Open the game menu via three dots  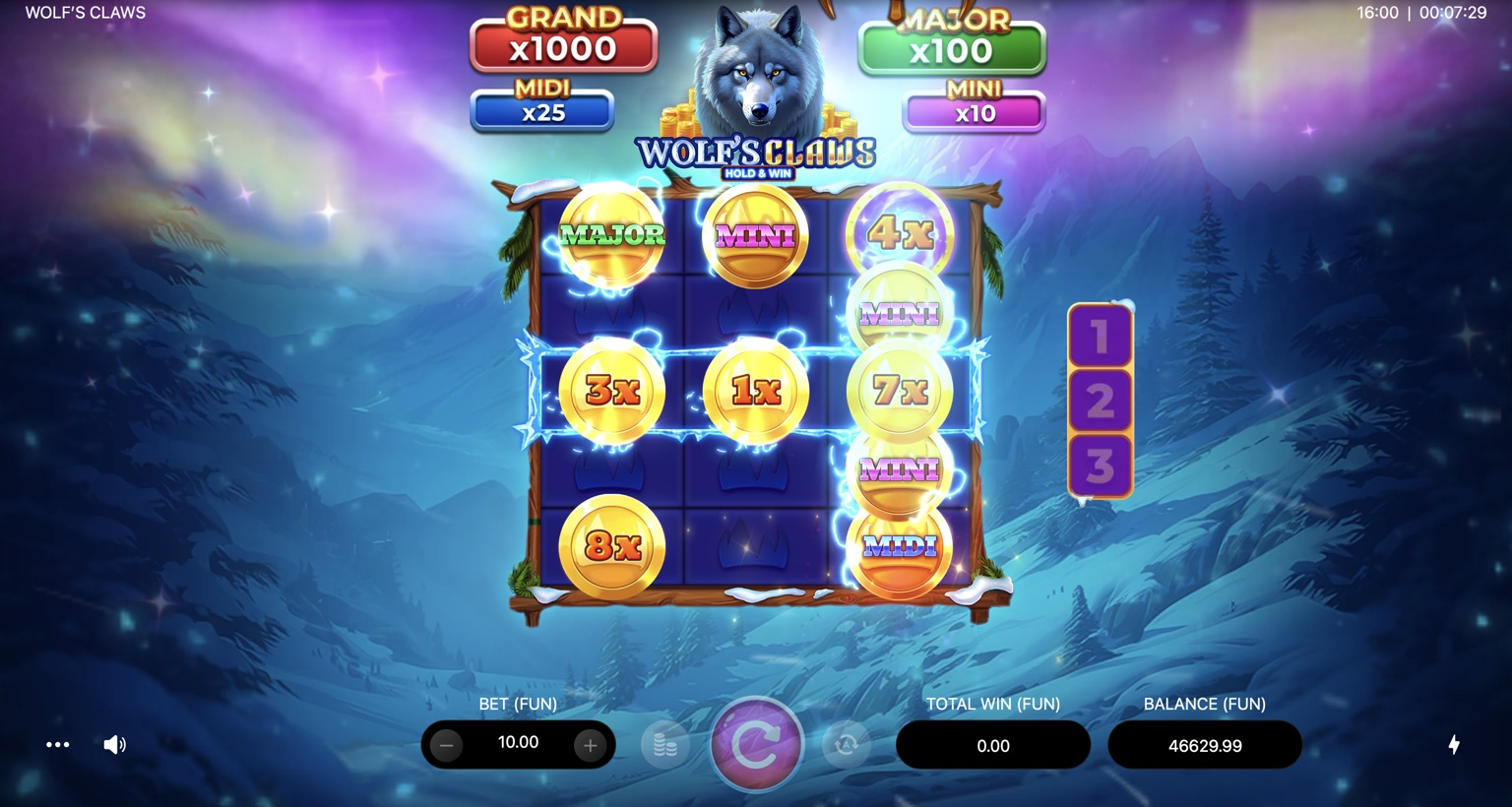57,745
